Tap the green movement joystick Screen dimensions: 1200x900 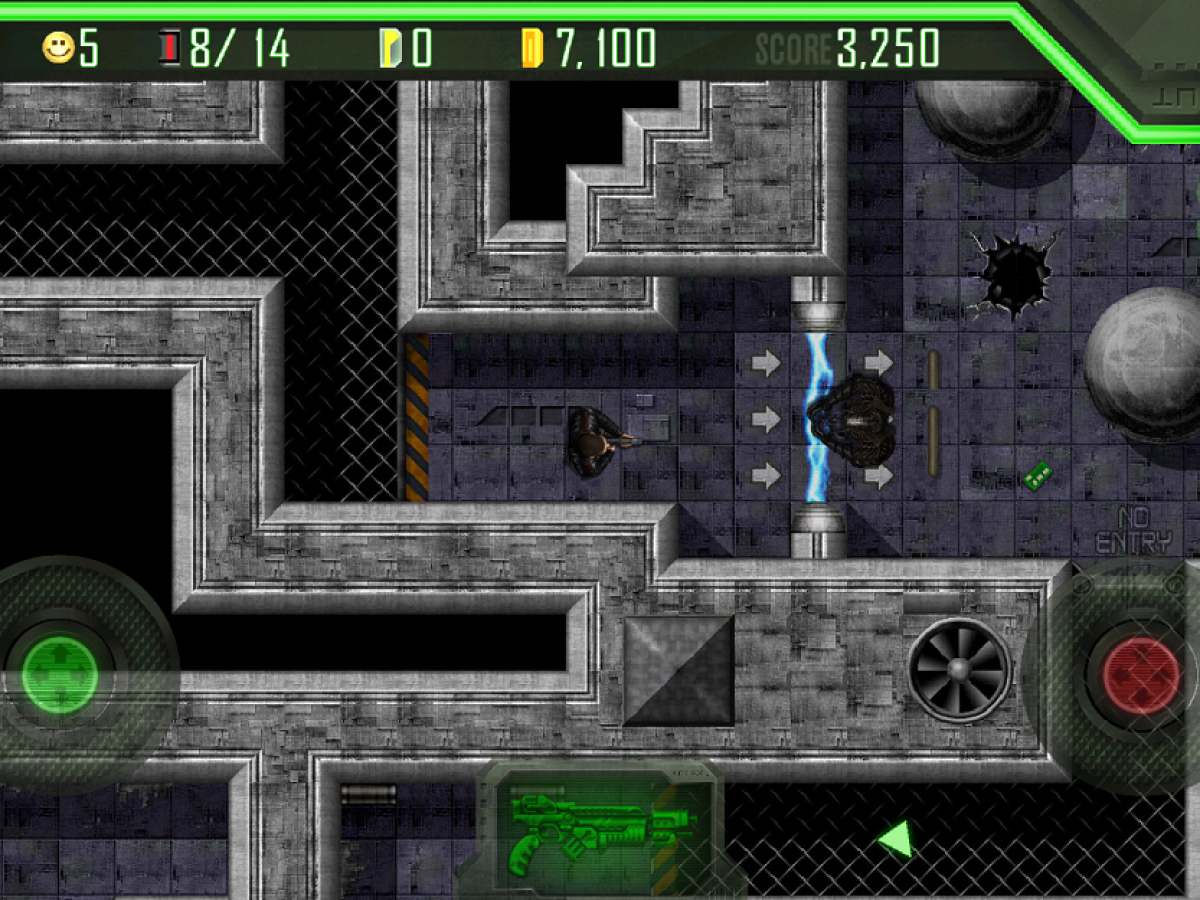[x=60, y=675]
